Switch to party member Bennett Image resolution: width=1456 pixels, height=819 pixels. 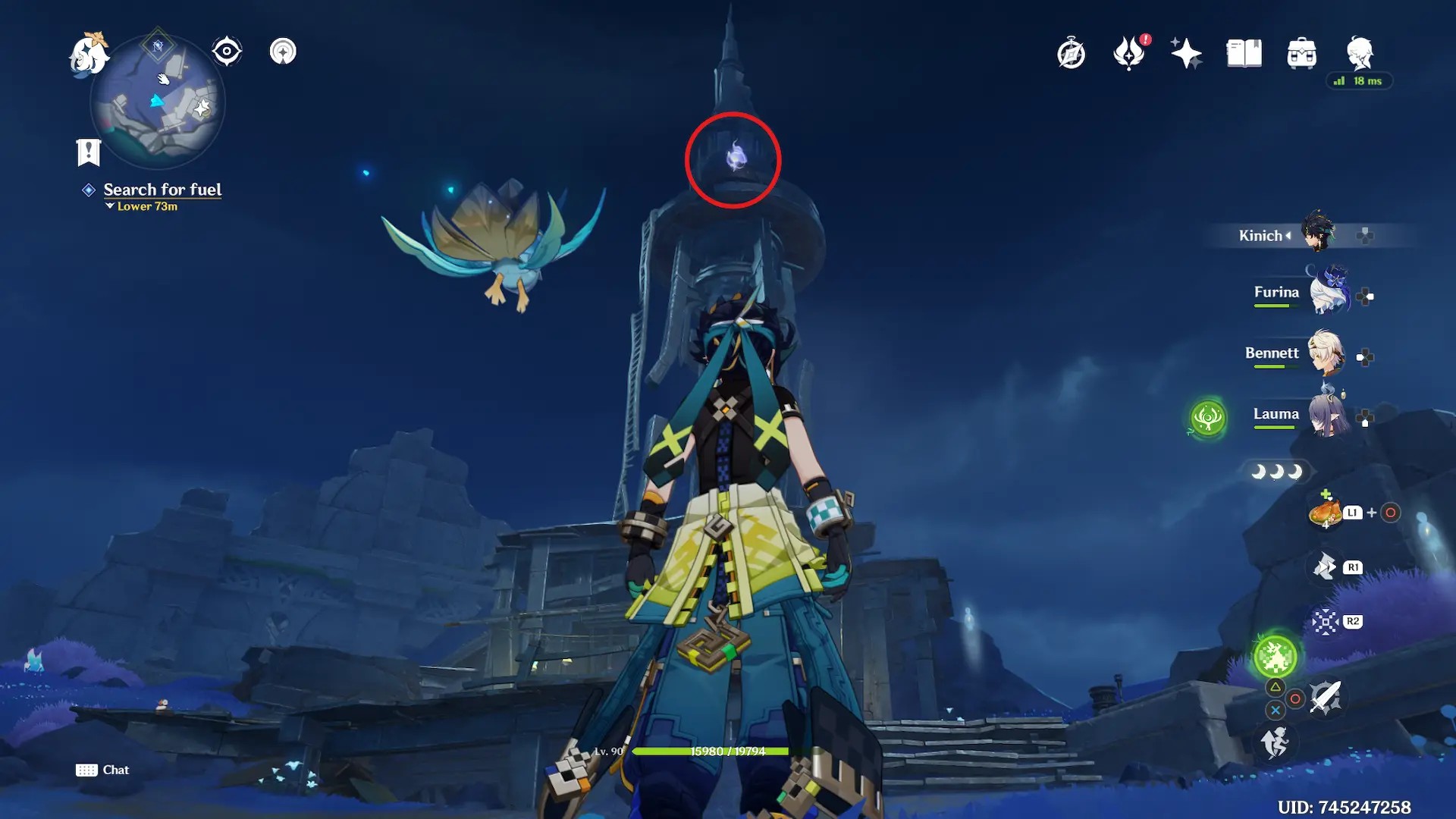click(x=1326, y=353)
